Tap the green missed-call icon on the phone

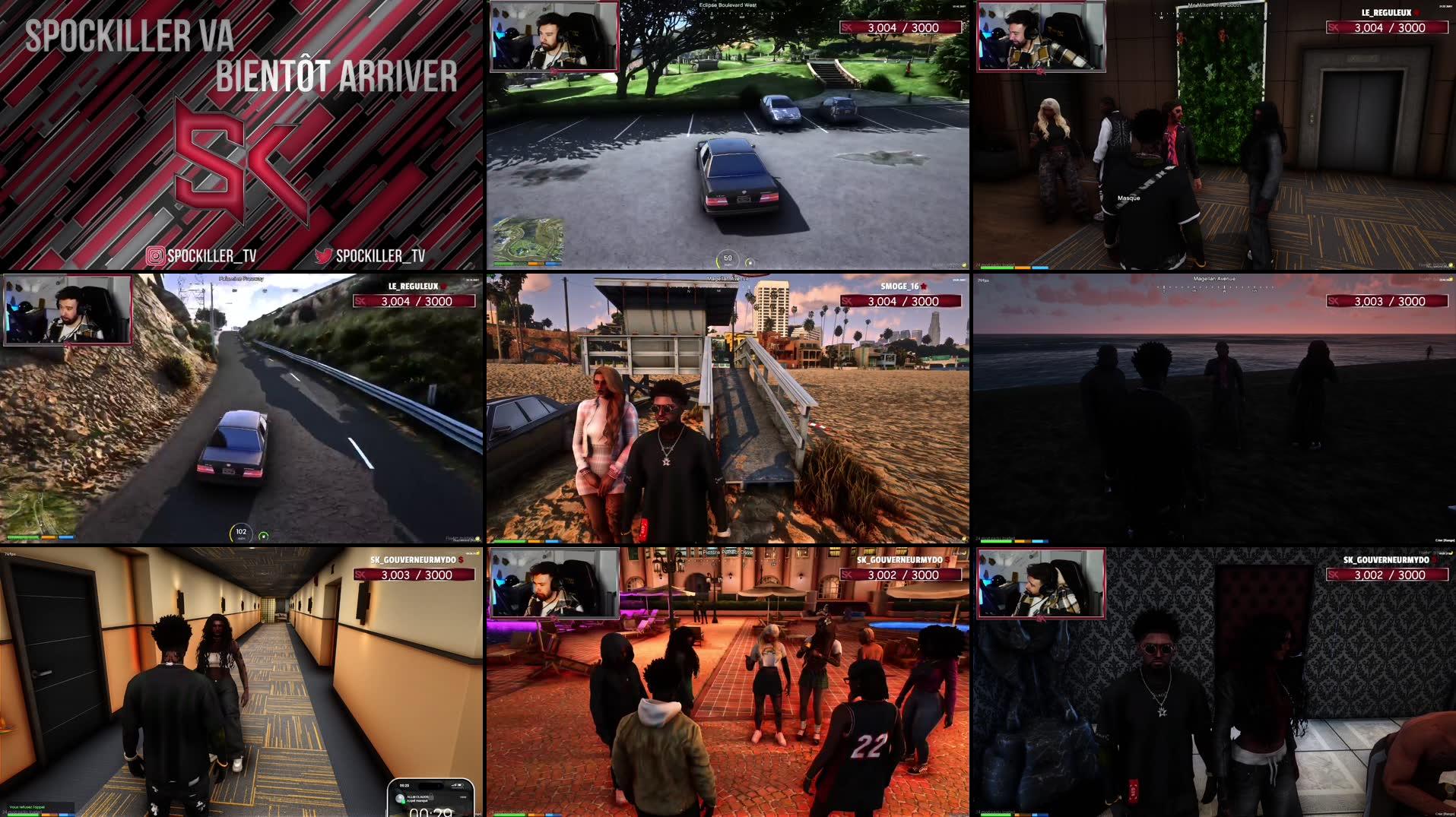click(x=404, y=802)
